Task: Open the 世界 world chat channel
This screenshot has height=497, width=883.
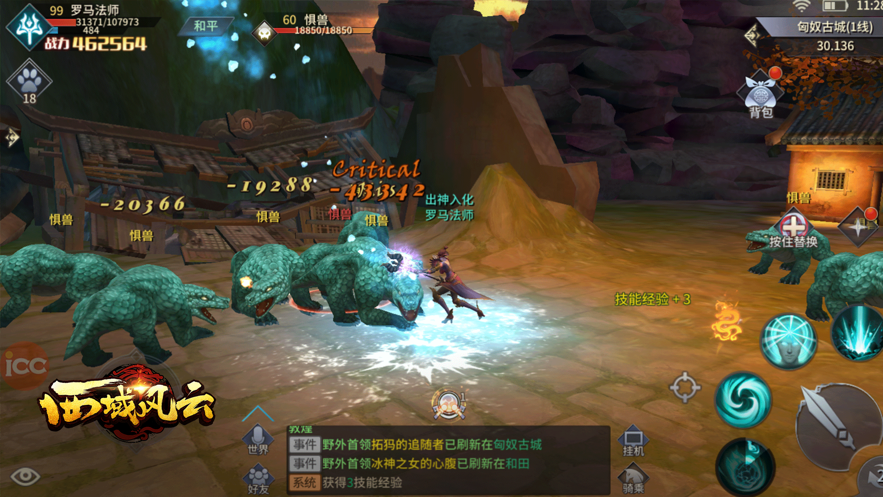Action: (x=258, y=440)
